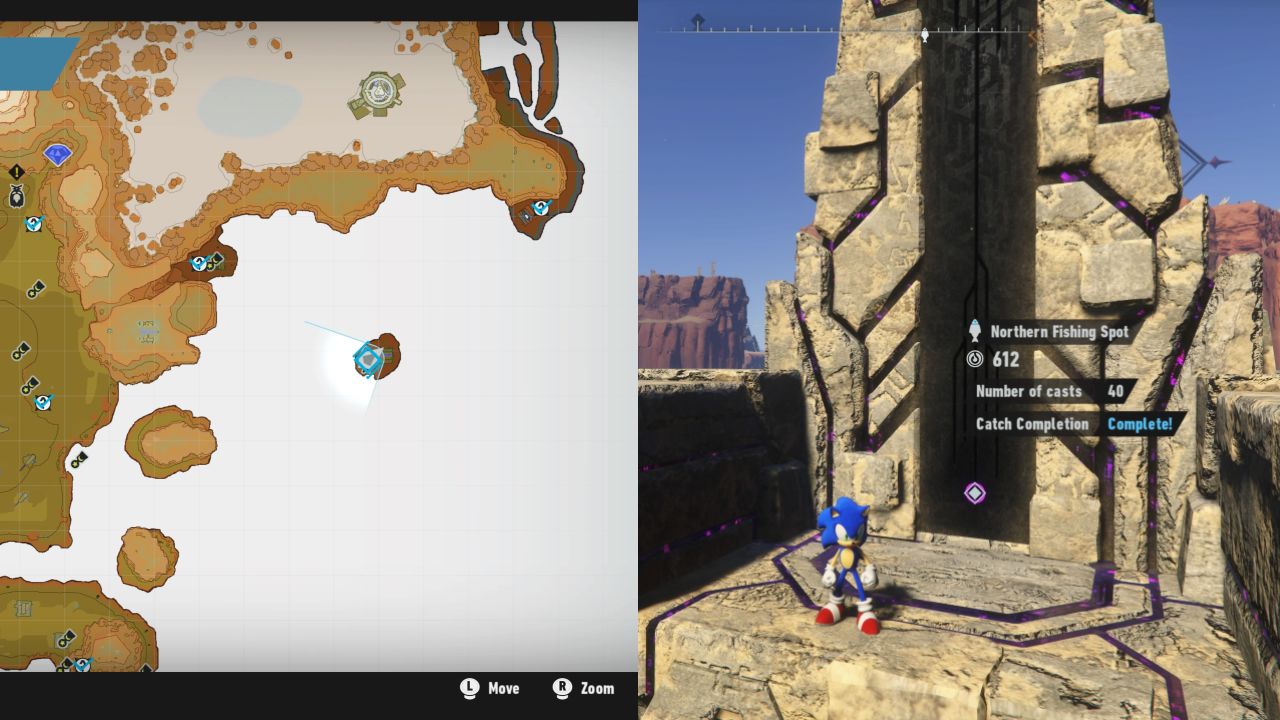Select the fishing spot marker on the eastern peninsula

pos(541,207)
